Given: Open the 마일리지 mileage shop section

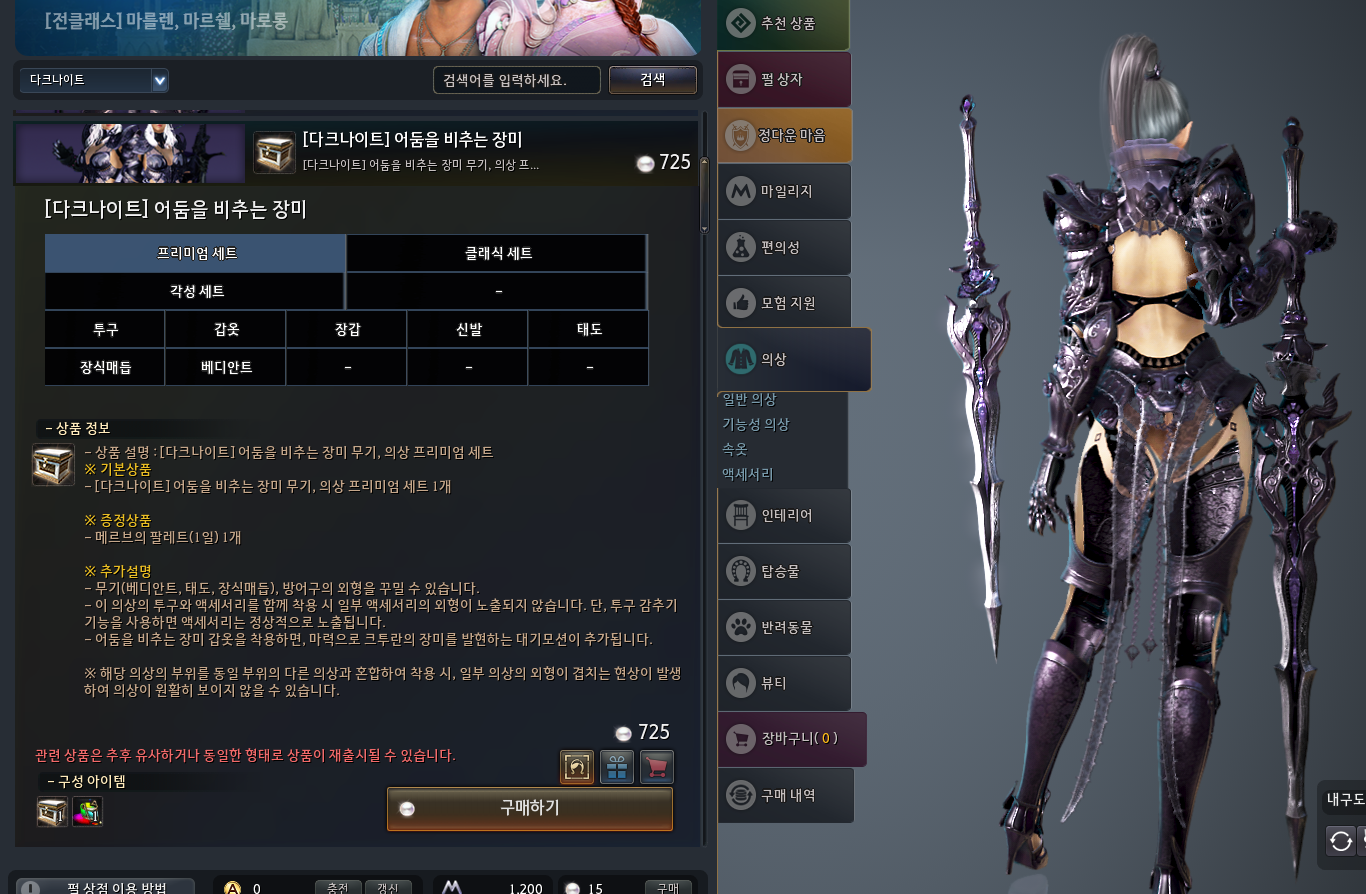Looking at the screenshot, I should pyautogui.click(x=784, y=191).
